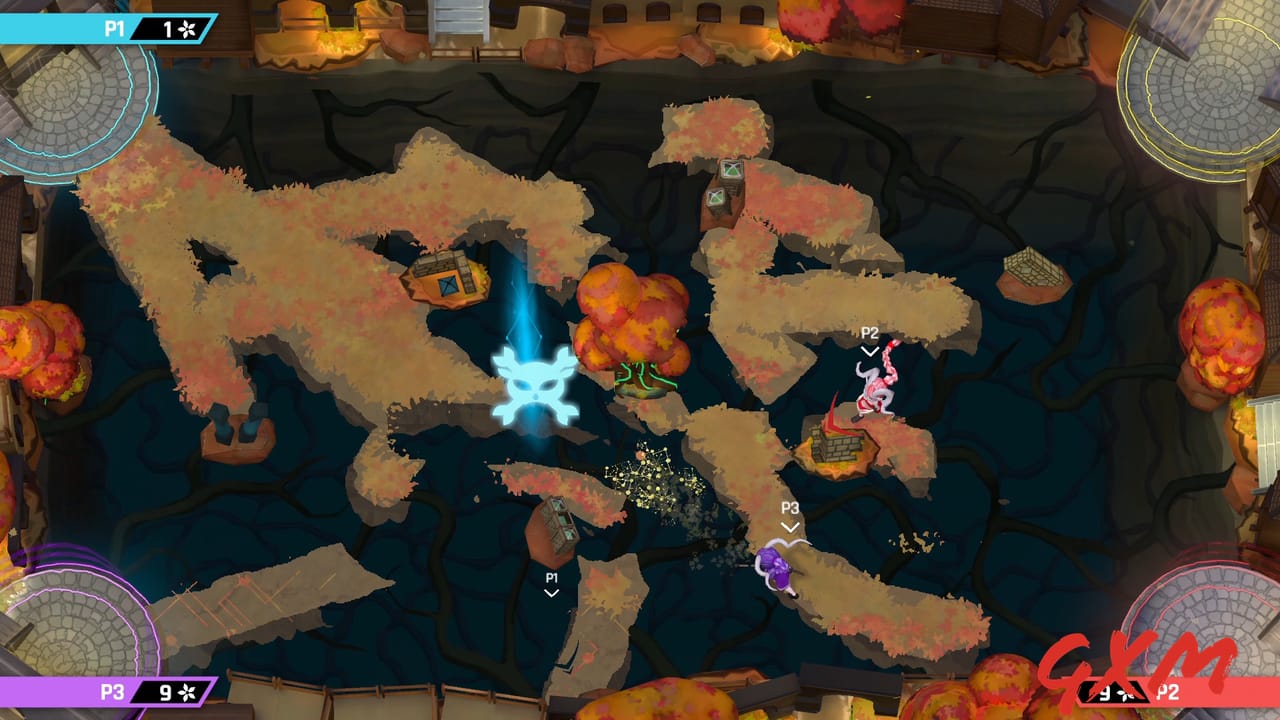The image size is (1280, 720).
Task: Click the chevron beneath the P1 marker
Action: click(x=550, y=592)
